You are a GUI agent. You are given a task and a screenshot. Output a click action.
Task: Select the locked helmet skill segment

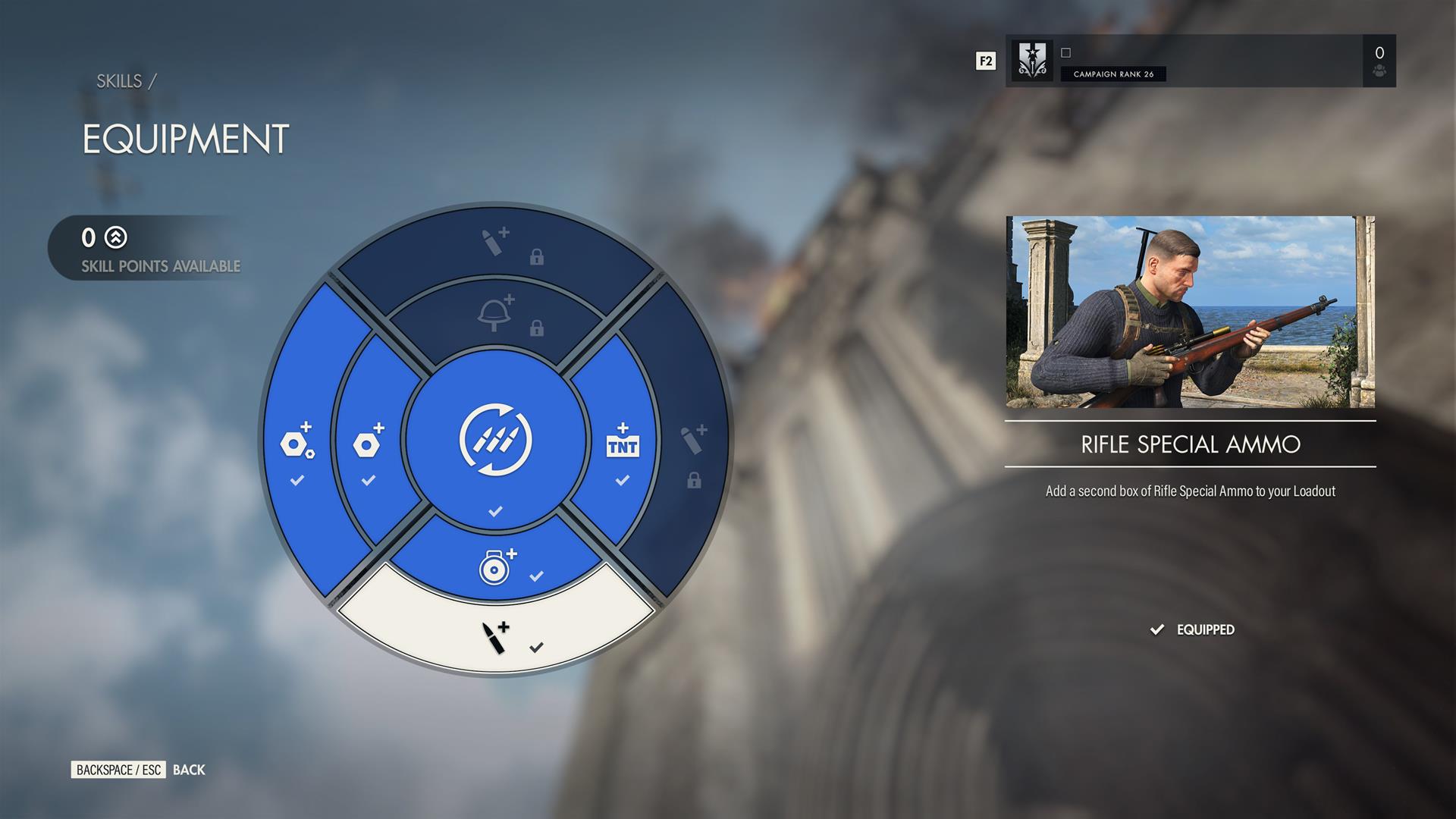coord(497,315)
